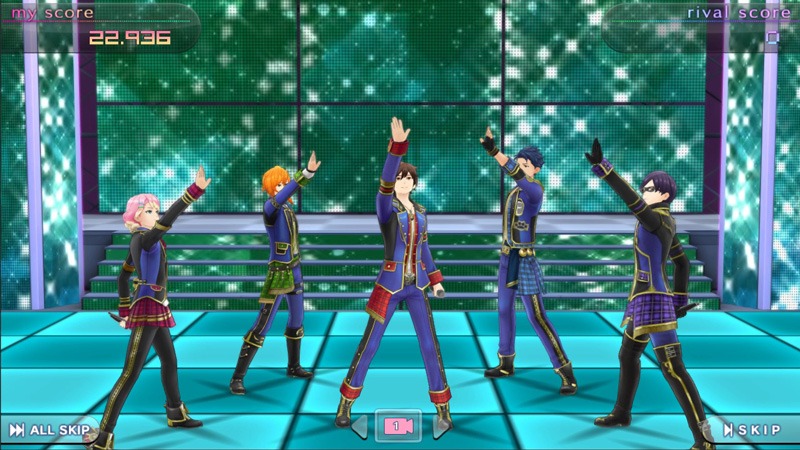Skip the current performance scene
The width and height of the screenshot is (800, 450).
click(752, 430)
